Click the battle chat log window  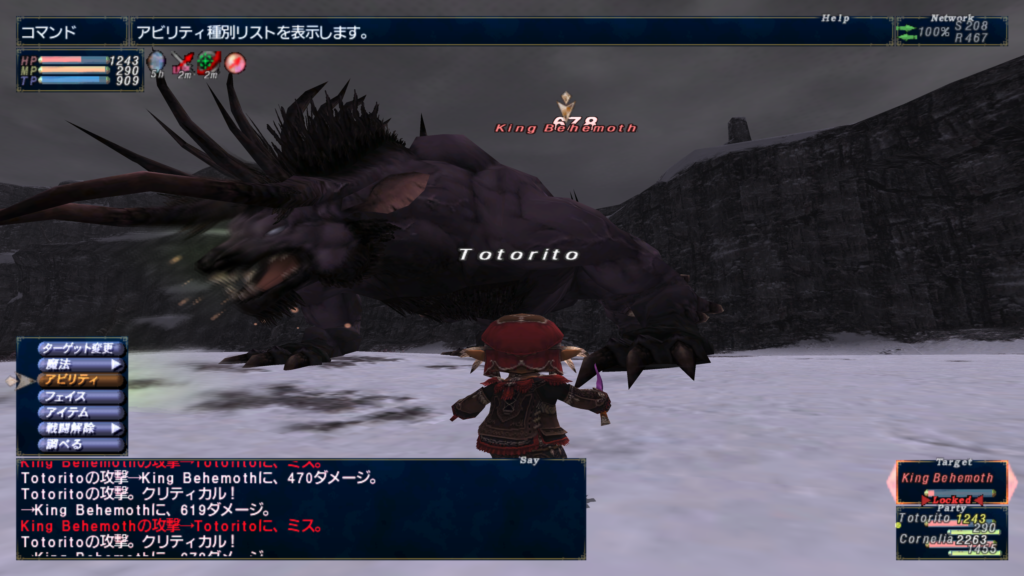pos(300,508)
